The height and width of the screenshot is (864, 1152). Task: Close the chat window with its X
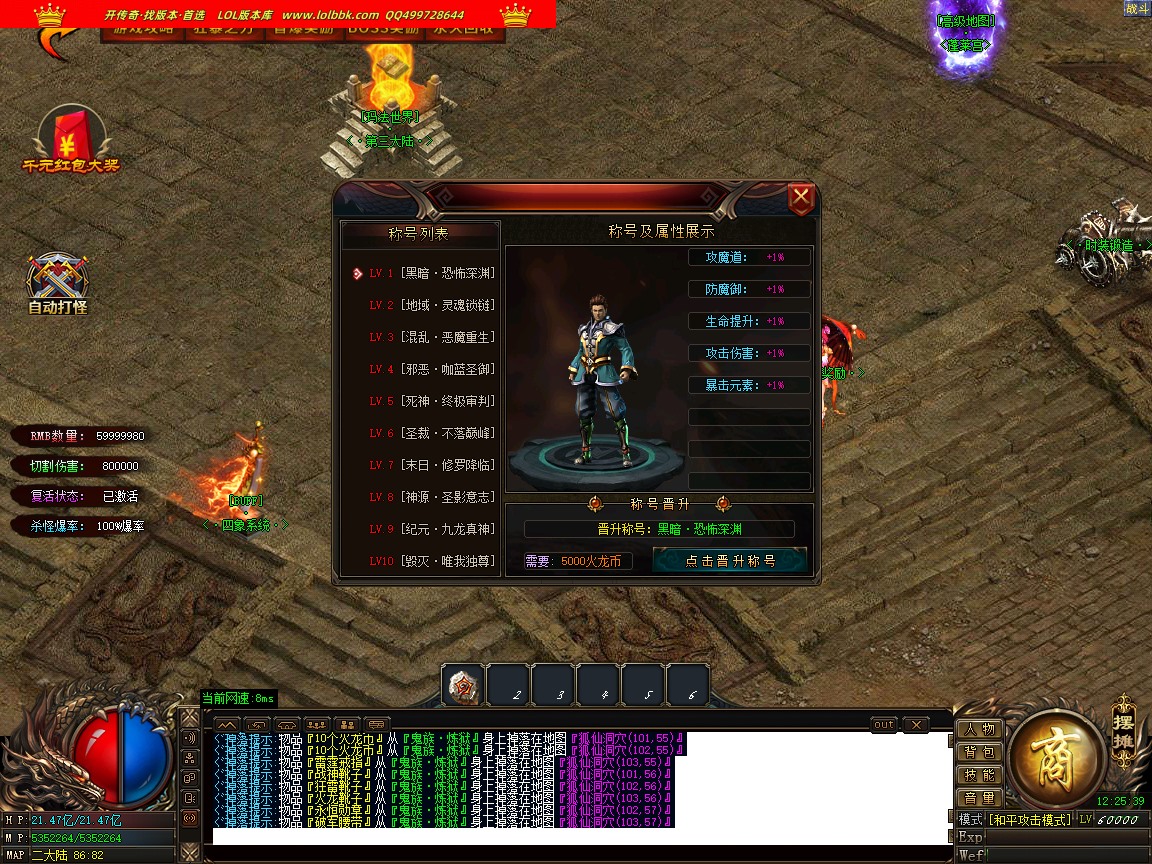tap(915, 725)
